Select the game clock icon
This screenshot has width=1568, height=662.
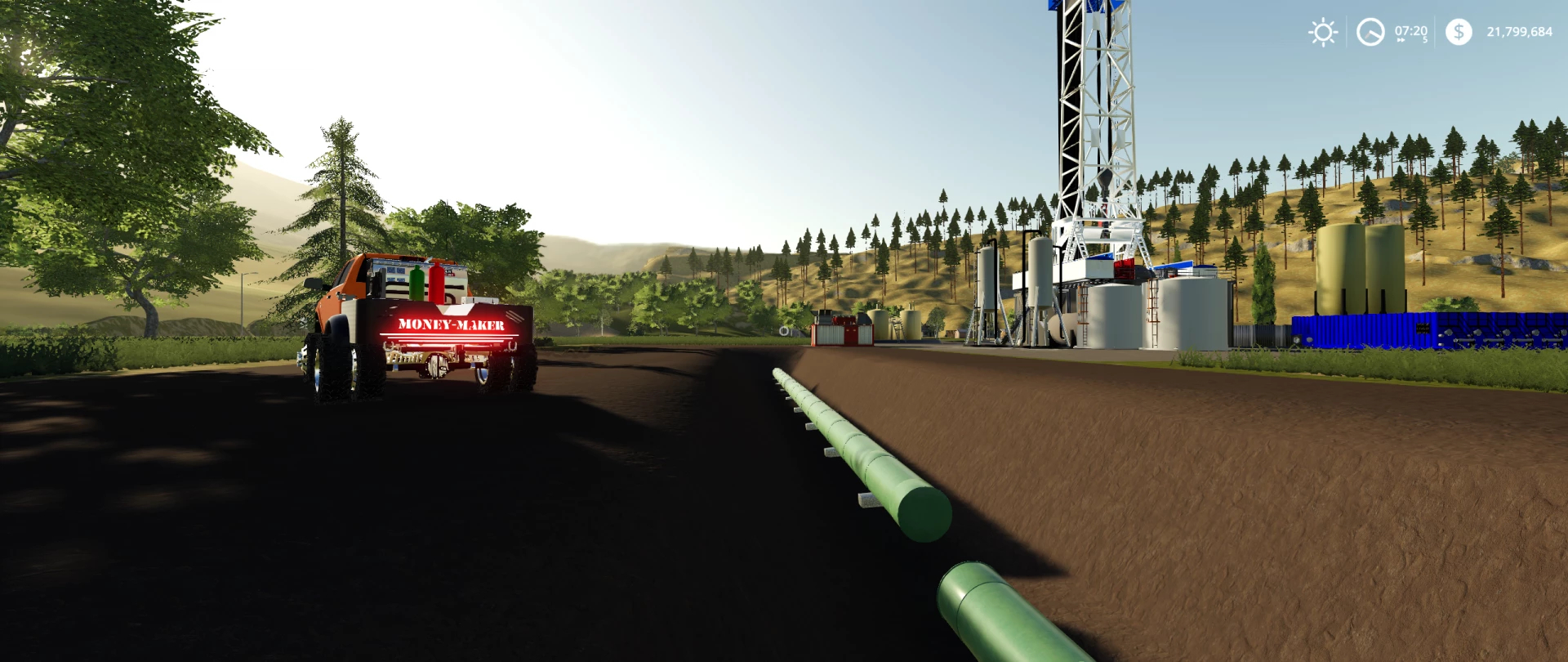pos(1370,33)
